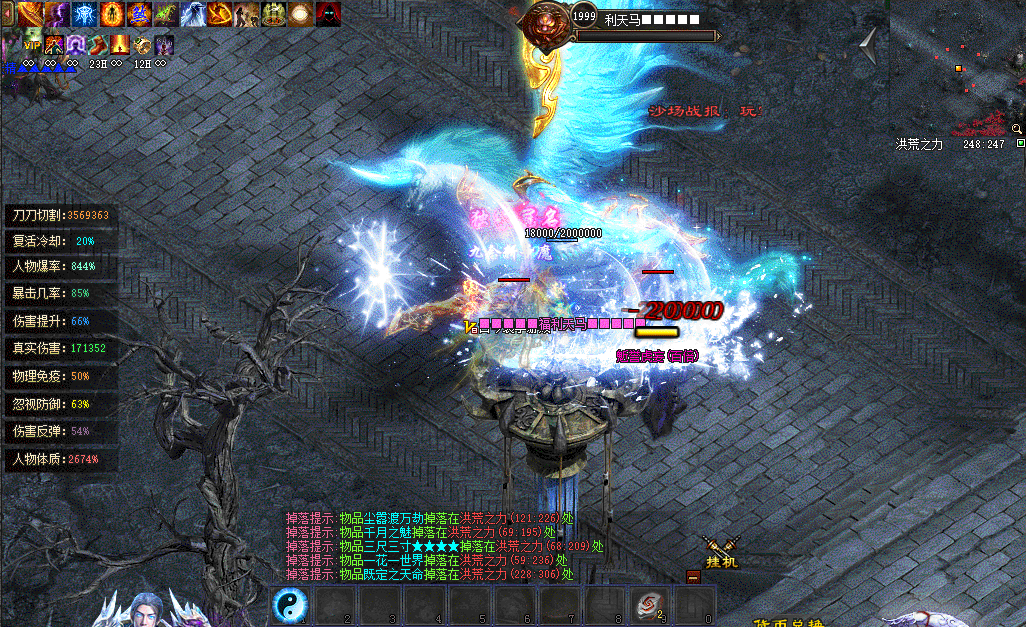Expand the panel with the silver arrow
1026x627 pixels.
(x=868, y=43)
